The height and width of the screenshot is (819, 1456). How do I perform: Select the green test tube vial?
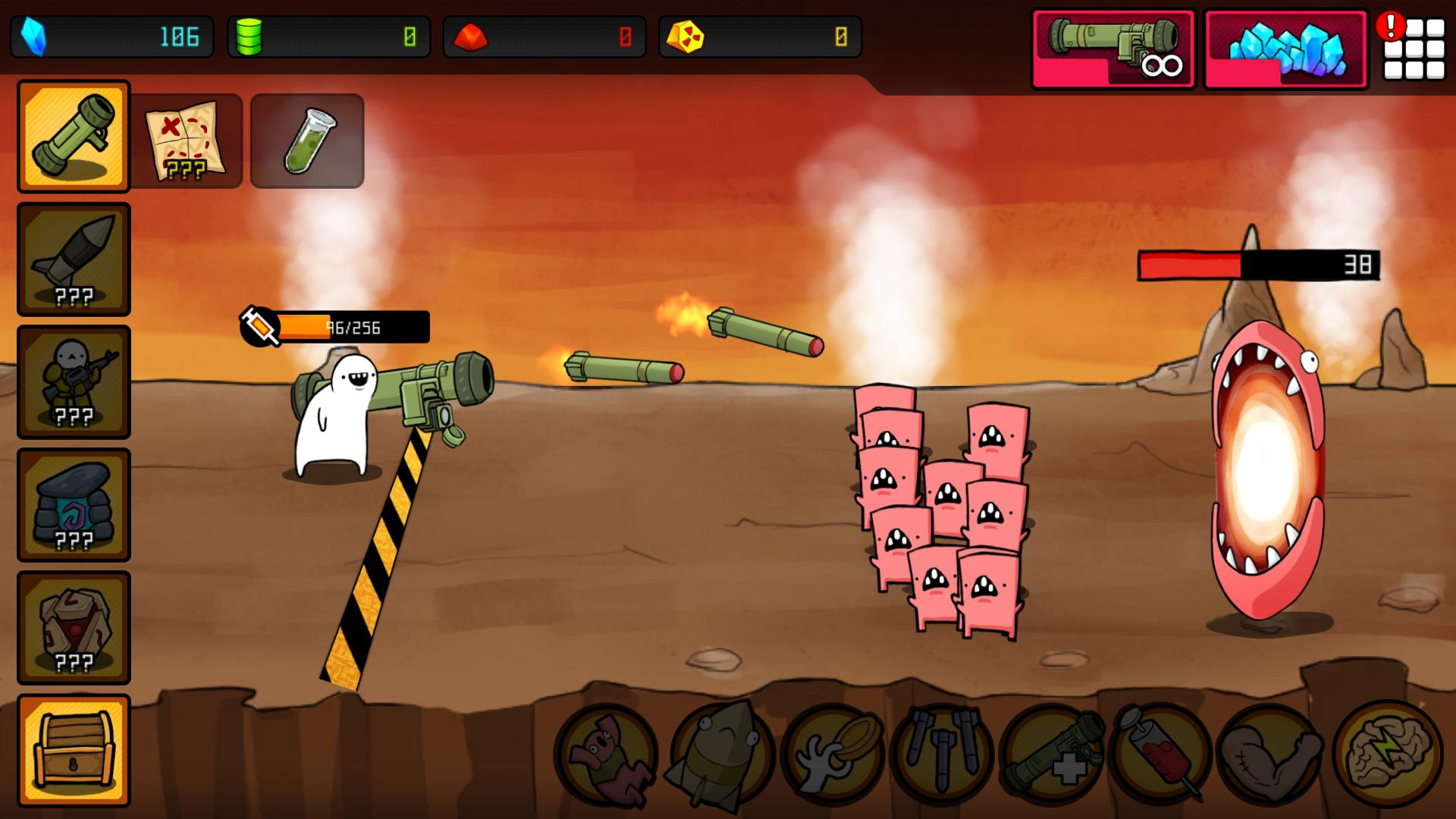[306, 140]
